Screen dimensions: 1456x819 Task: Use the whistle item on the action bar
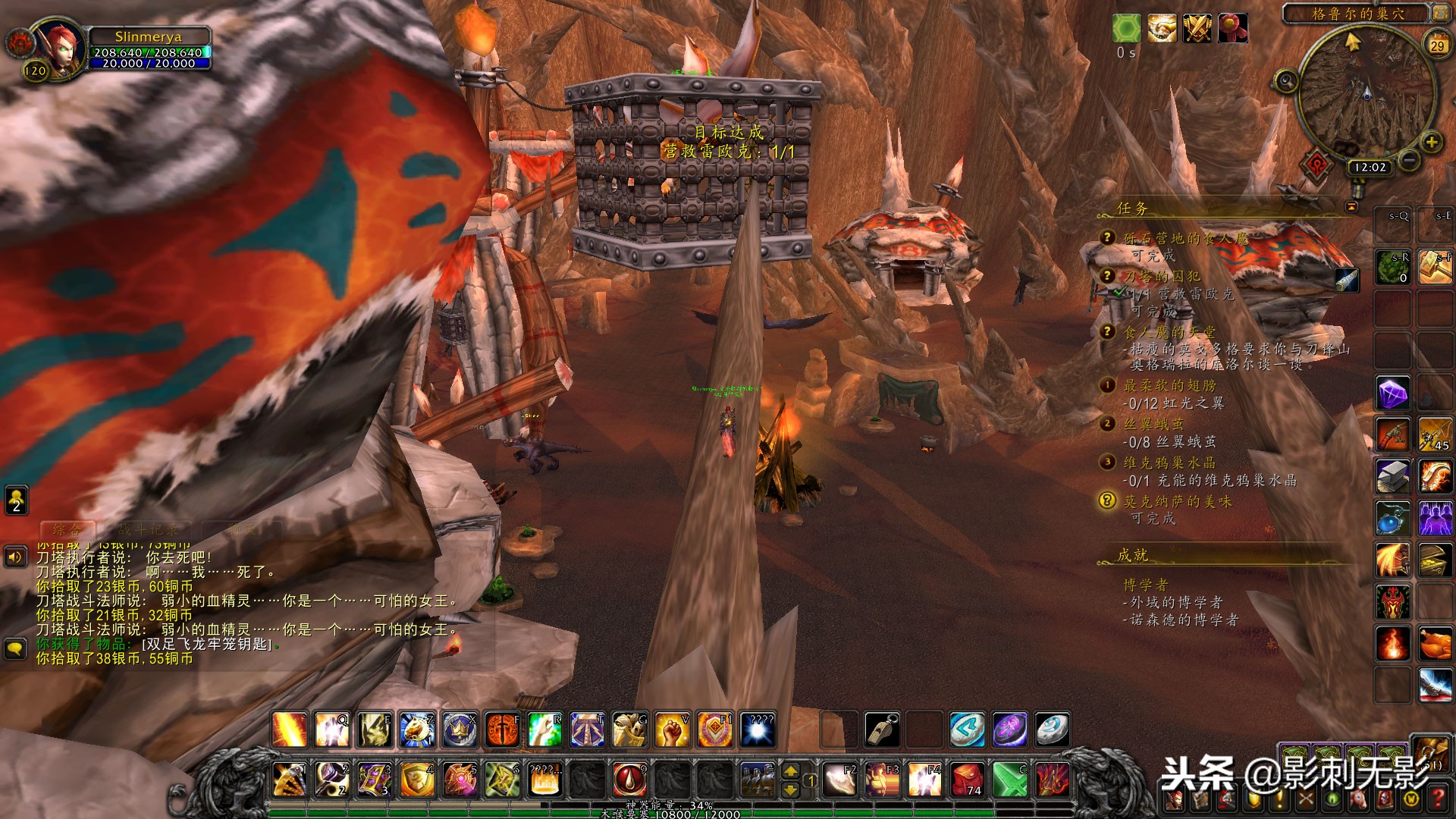coord(883,730)
